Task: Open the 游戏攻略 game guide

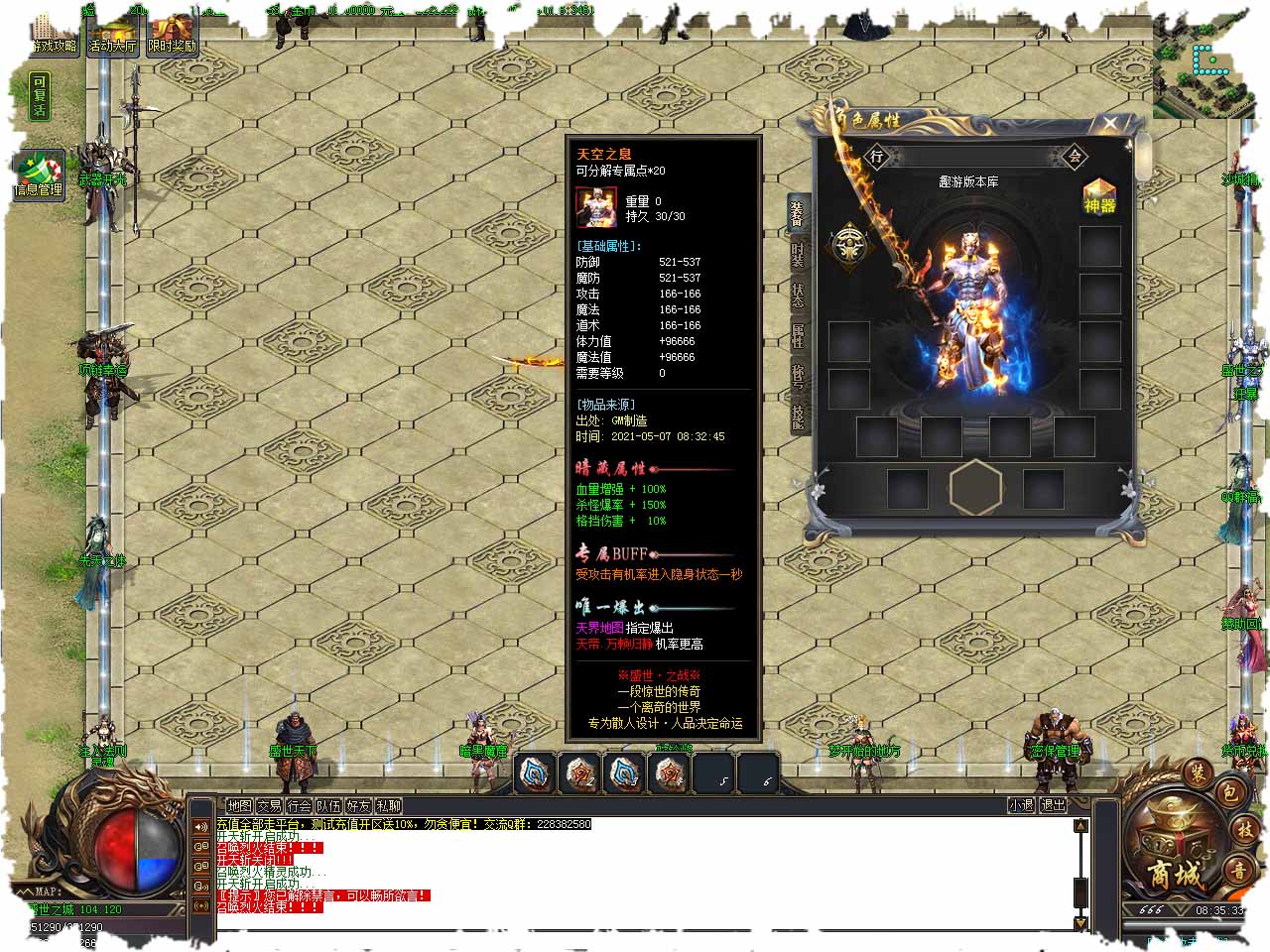Action: 54,35
